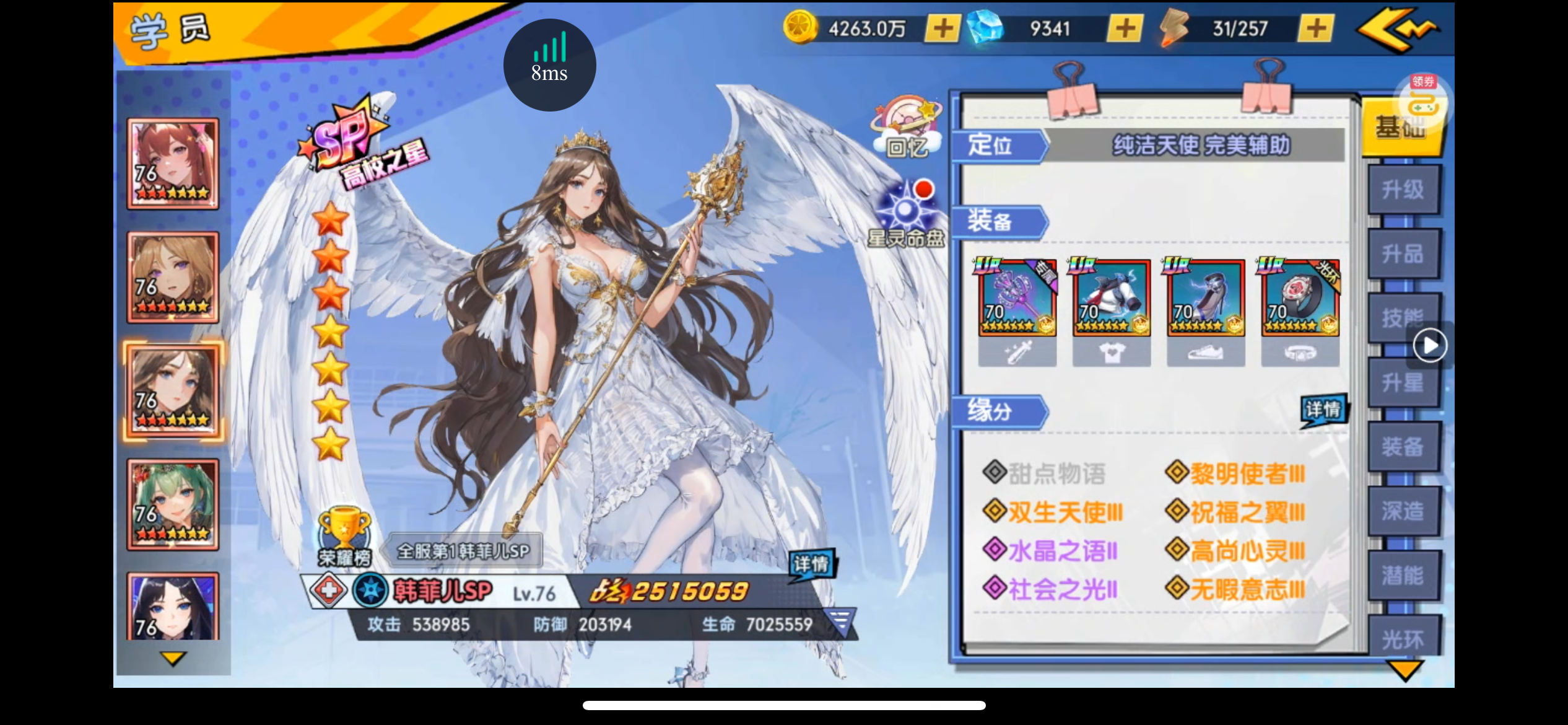1568x725 pixels.
Task: Buy more blue diamonds
Action: pos(1125,29)
